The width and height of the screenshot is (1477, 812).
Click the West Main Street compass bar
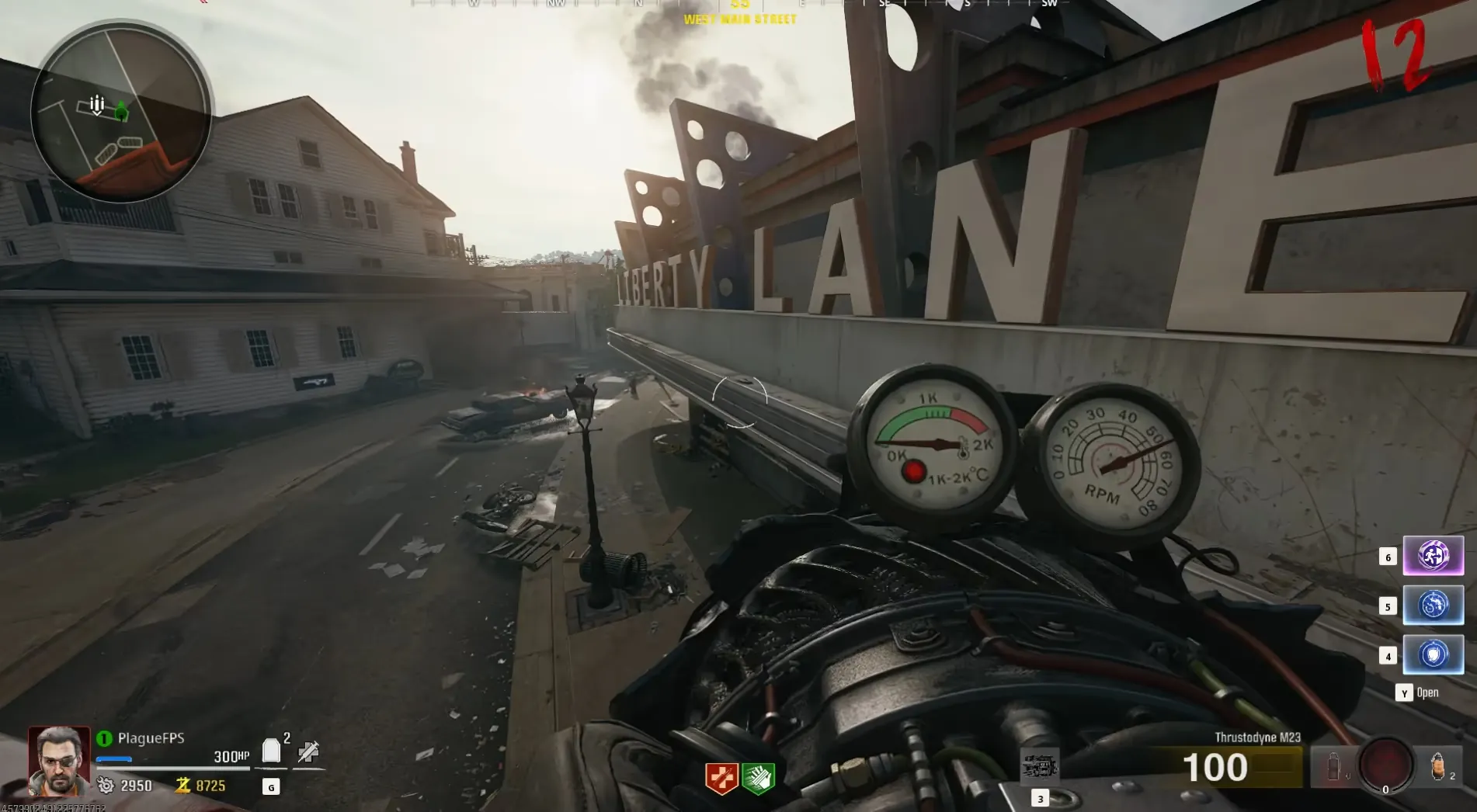739,6
